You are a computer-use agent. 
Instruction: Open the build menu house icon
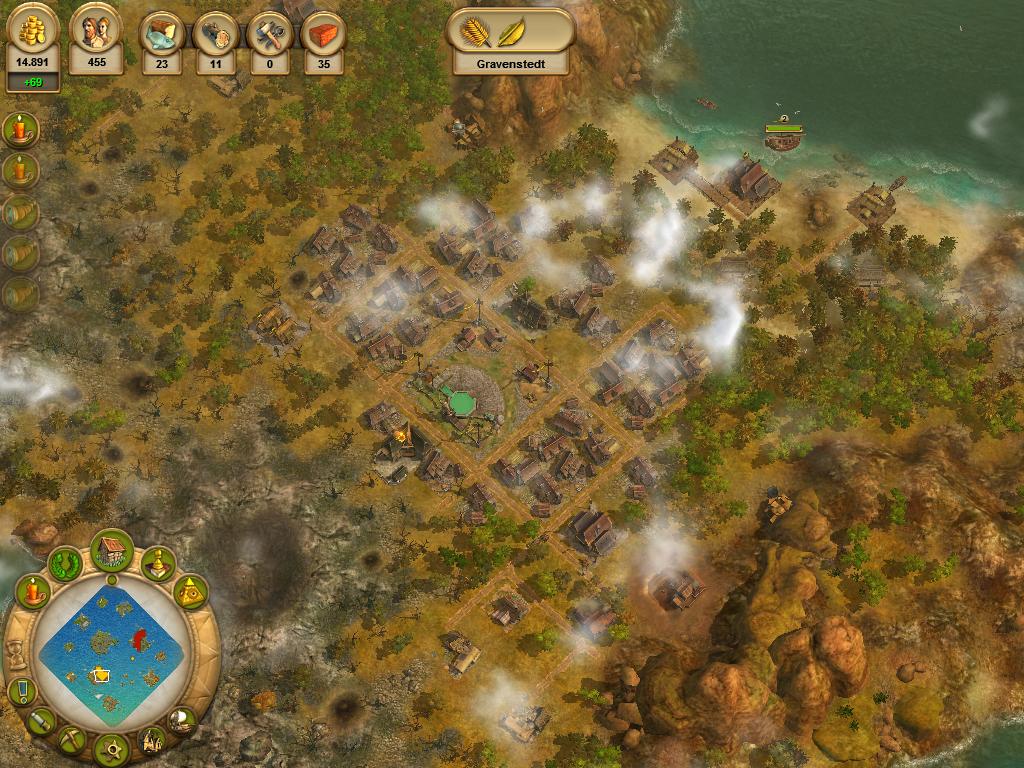pyautogui.click(x=112, y=549)
